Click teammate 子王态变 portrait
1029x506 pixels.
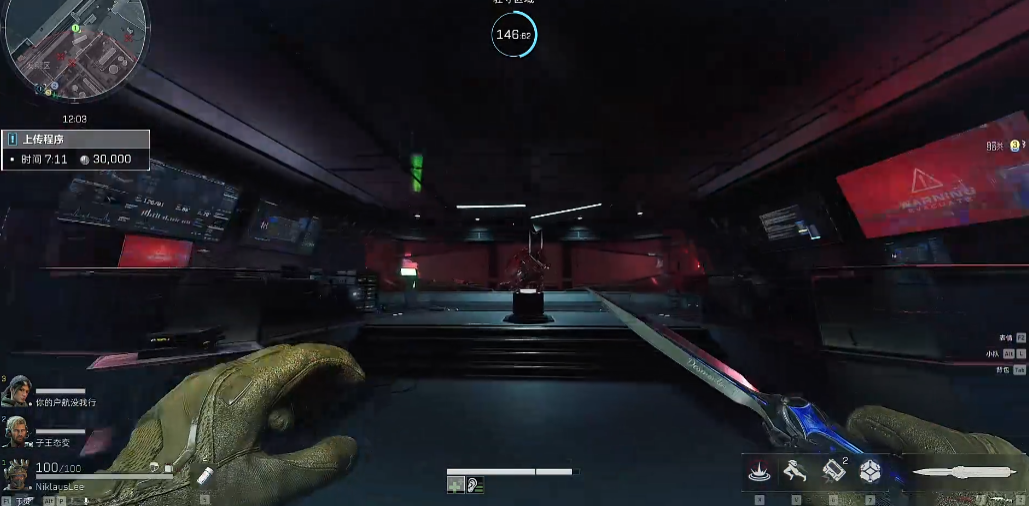click(x=17, y=431)
